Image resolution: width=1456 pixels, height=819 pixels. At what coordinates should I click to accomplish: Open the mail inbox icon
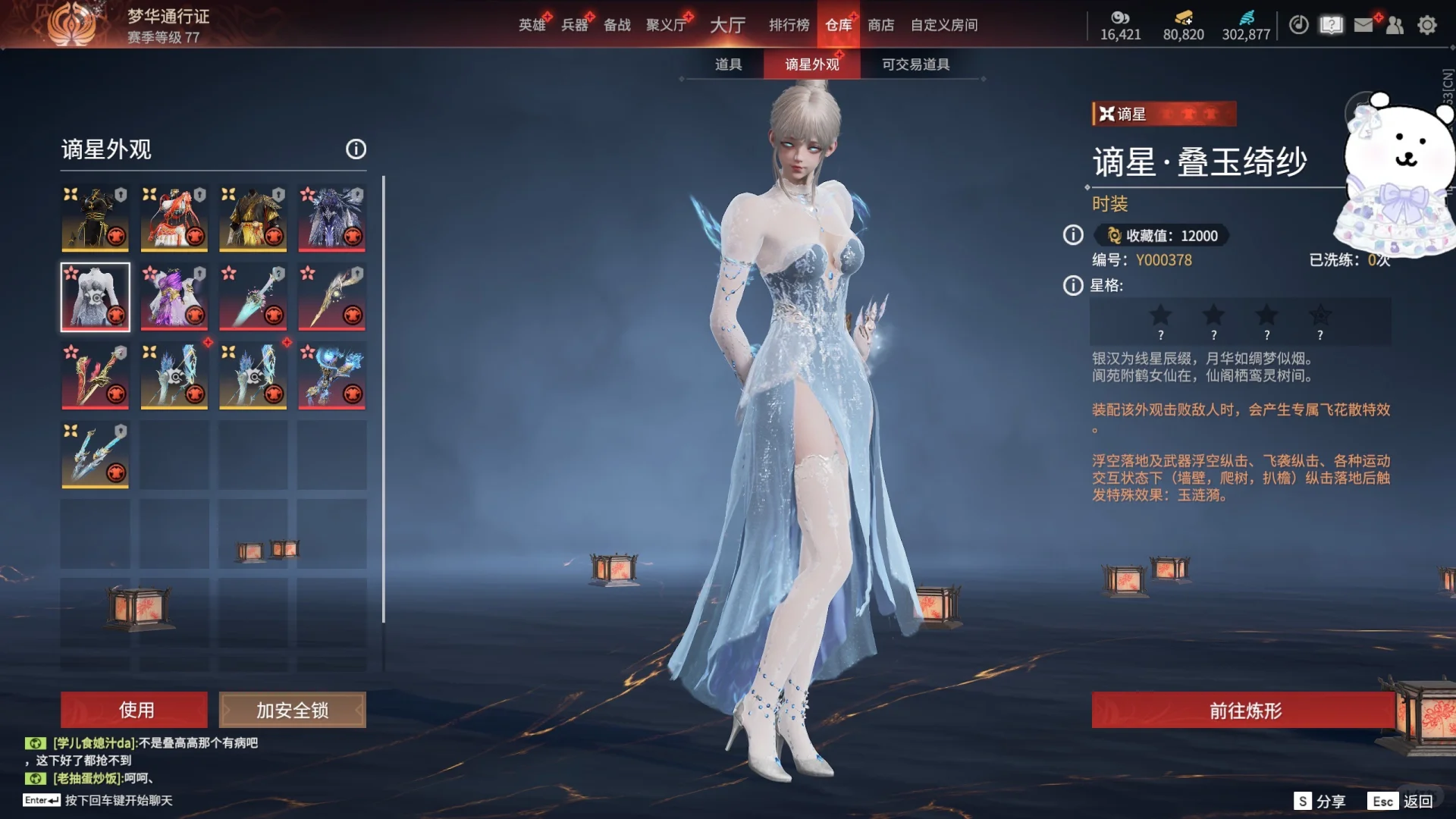1363,25
